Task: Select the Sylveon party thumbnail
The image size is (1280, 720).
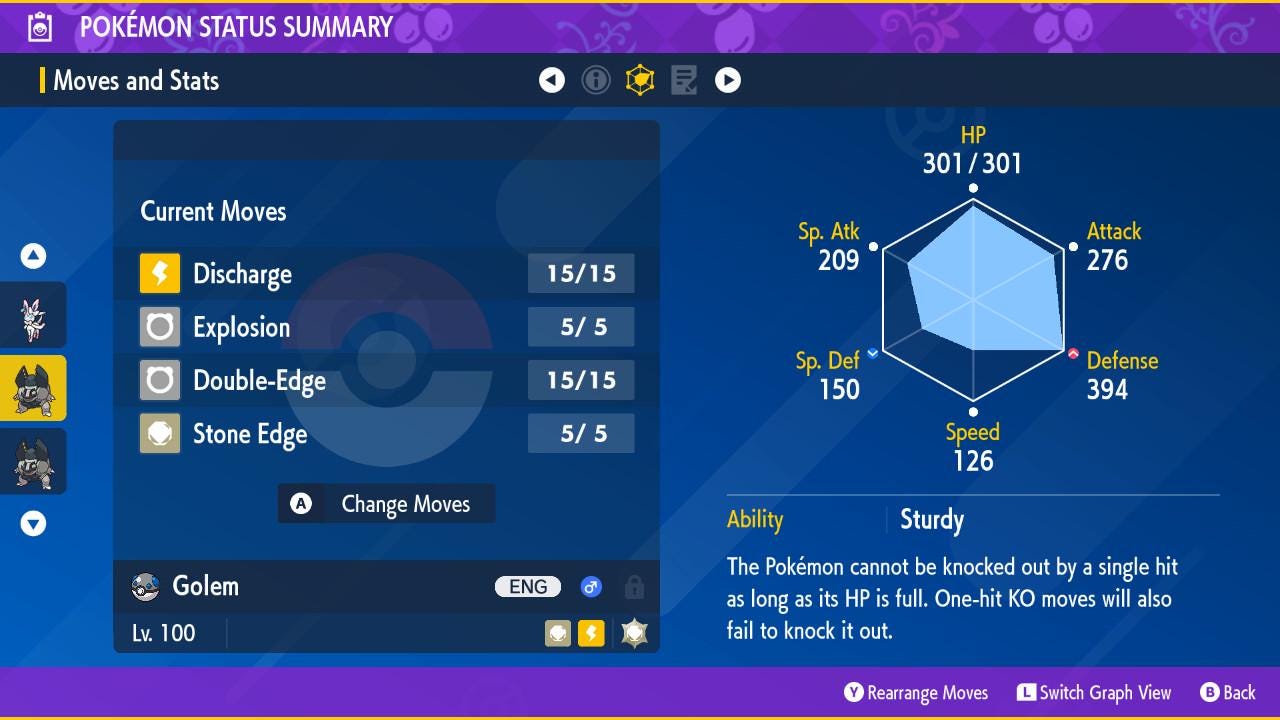Action: click(33, 316)
